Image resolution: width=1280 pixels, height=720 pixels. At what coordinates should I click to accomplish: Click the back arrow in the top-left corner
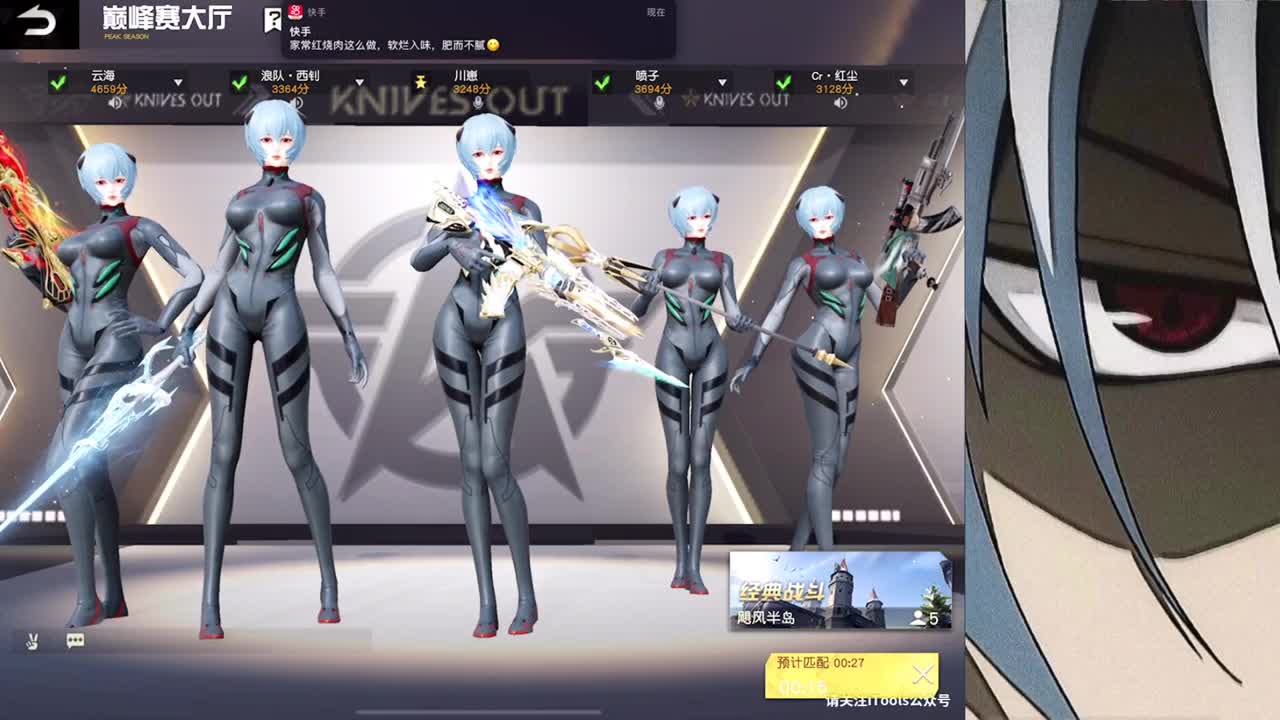tap(32, 18)
